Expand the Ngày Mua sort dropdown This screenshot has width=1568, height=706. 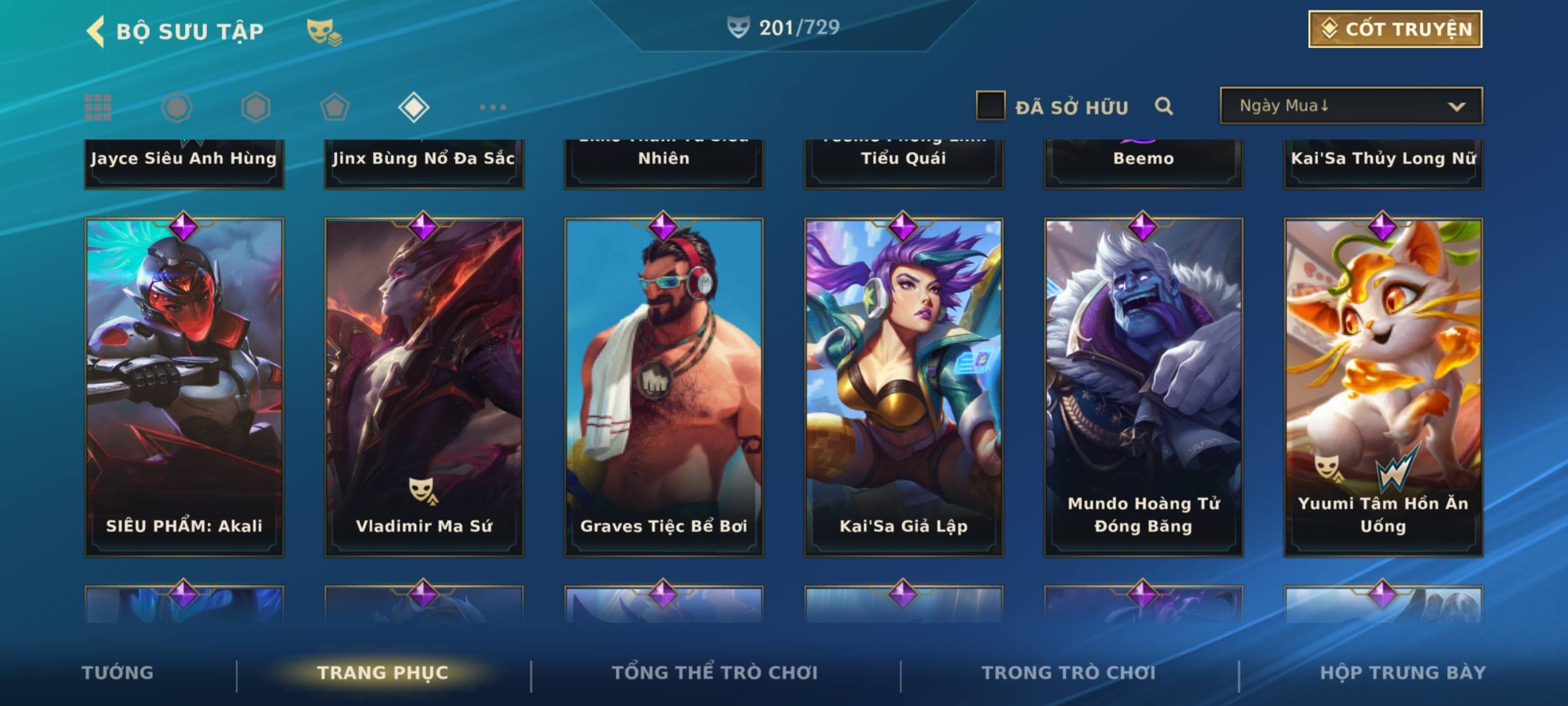[x=1350, y=106]
